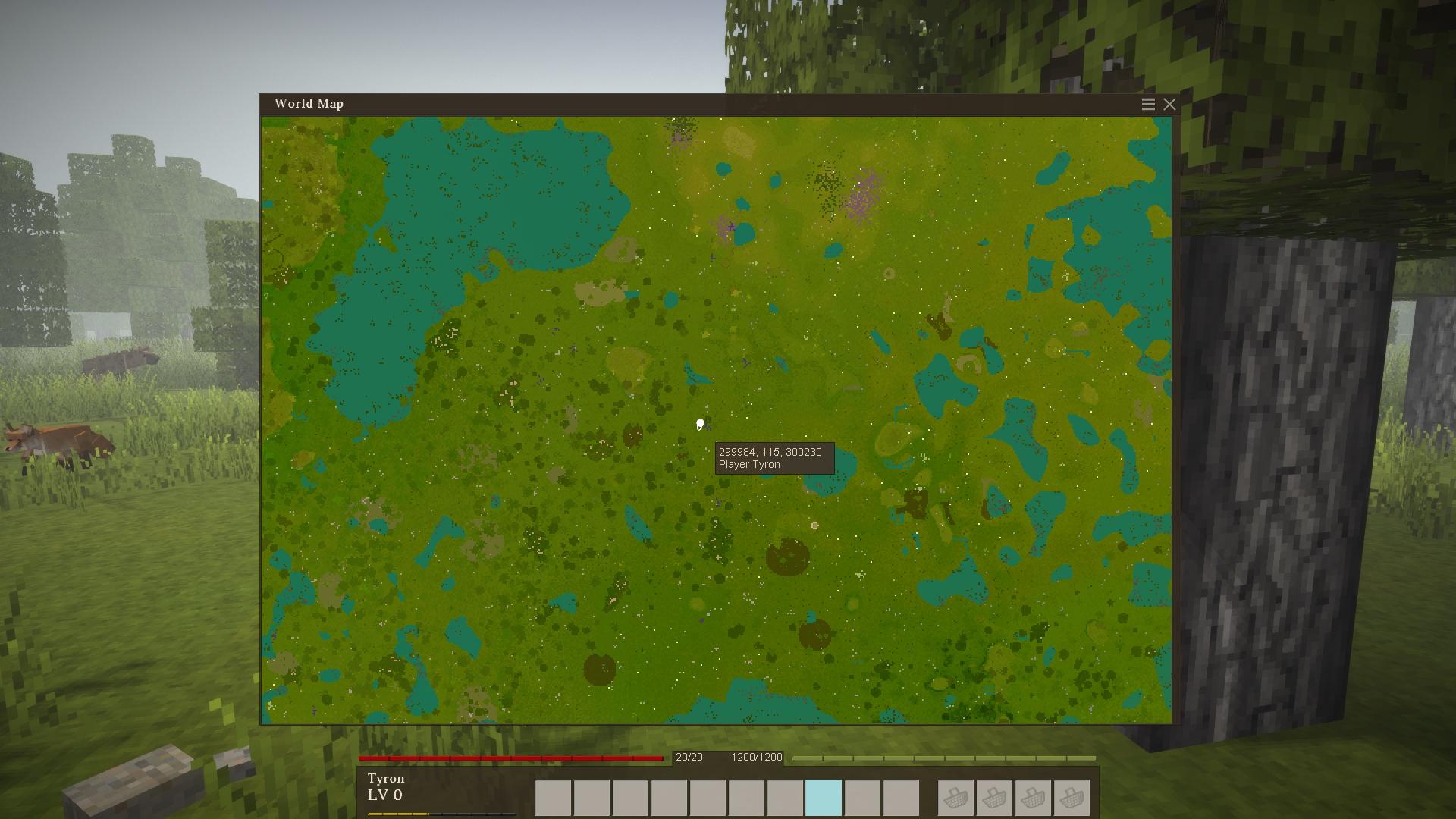The image size is (1456, 819).
Task: Click the Player Tyron marker on the map
Action: pyautogui.click(x=700, y=425)
